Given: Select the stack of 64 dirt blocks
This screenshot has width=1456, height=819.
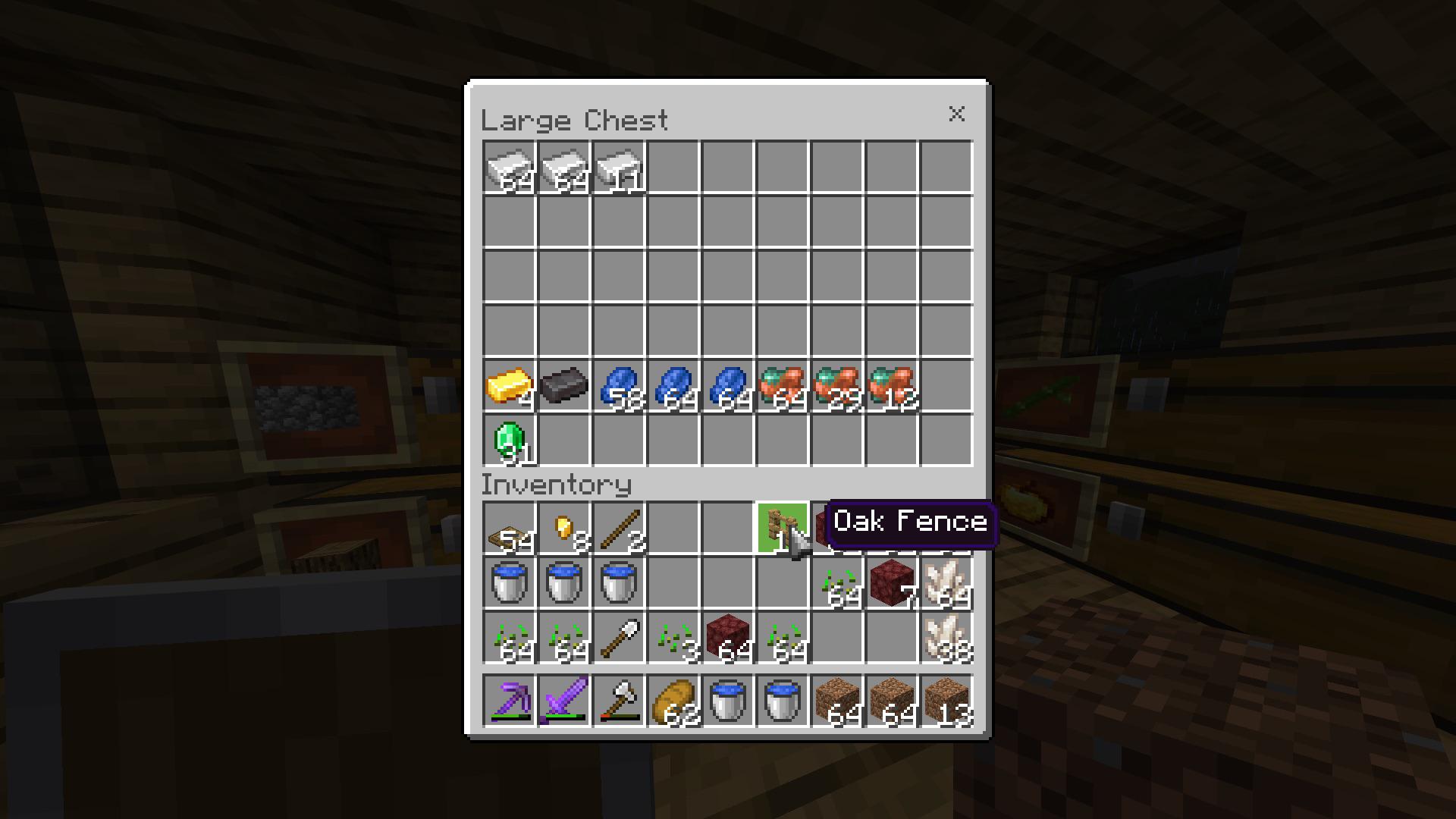Looking at the screenshot, I should click(837, 701).
